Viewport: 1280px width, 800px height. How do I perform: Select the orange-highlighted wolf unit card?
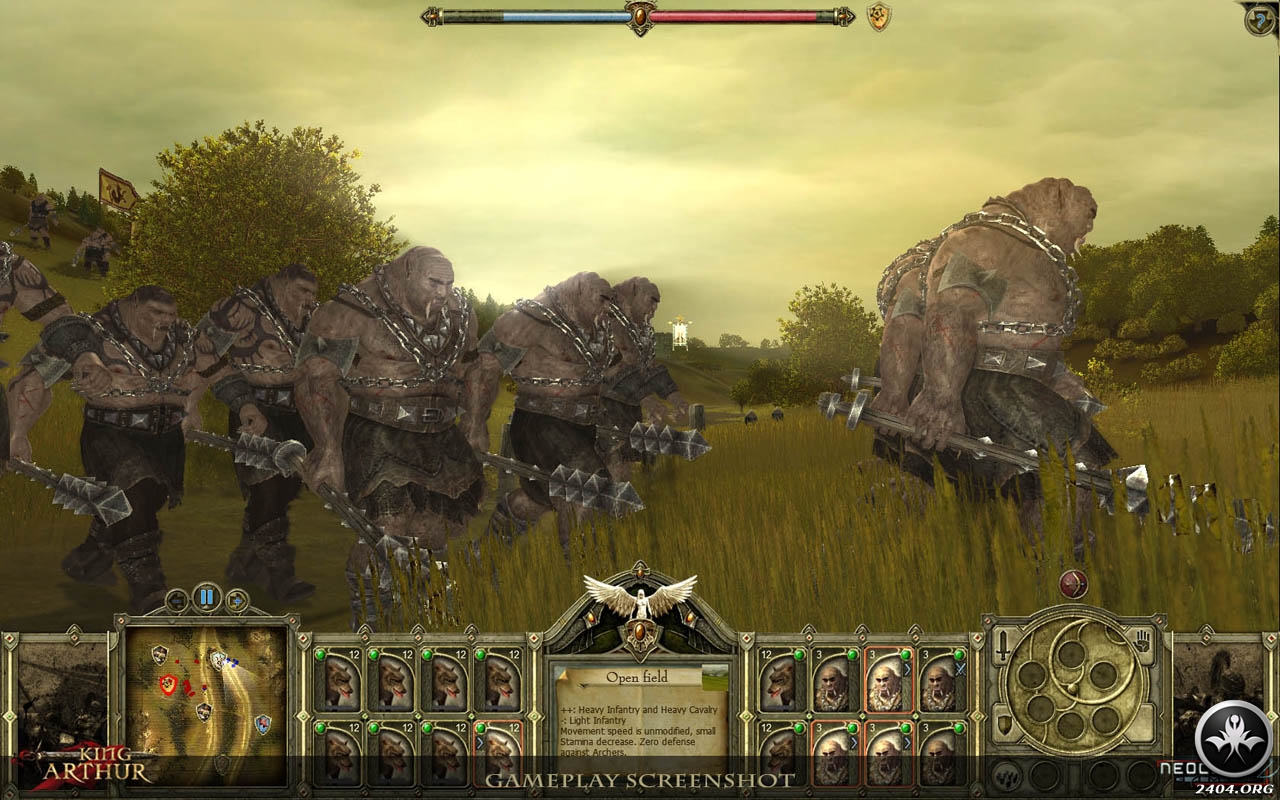point(500,751)
